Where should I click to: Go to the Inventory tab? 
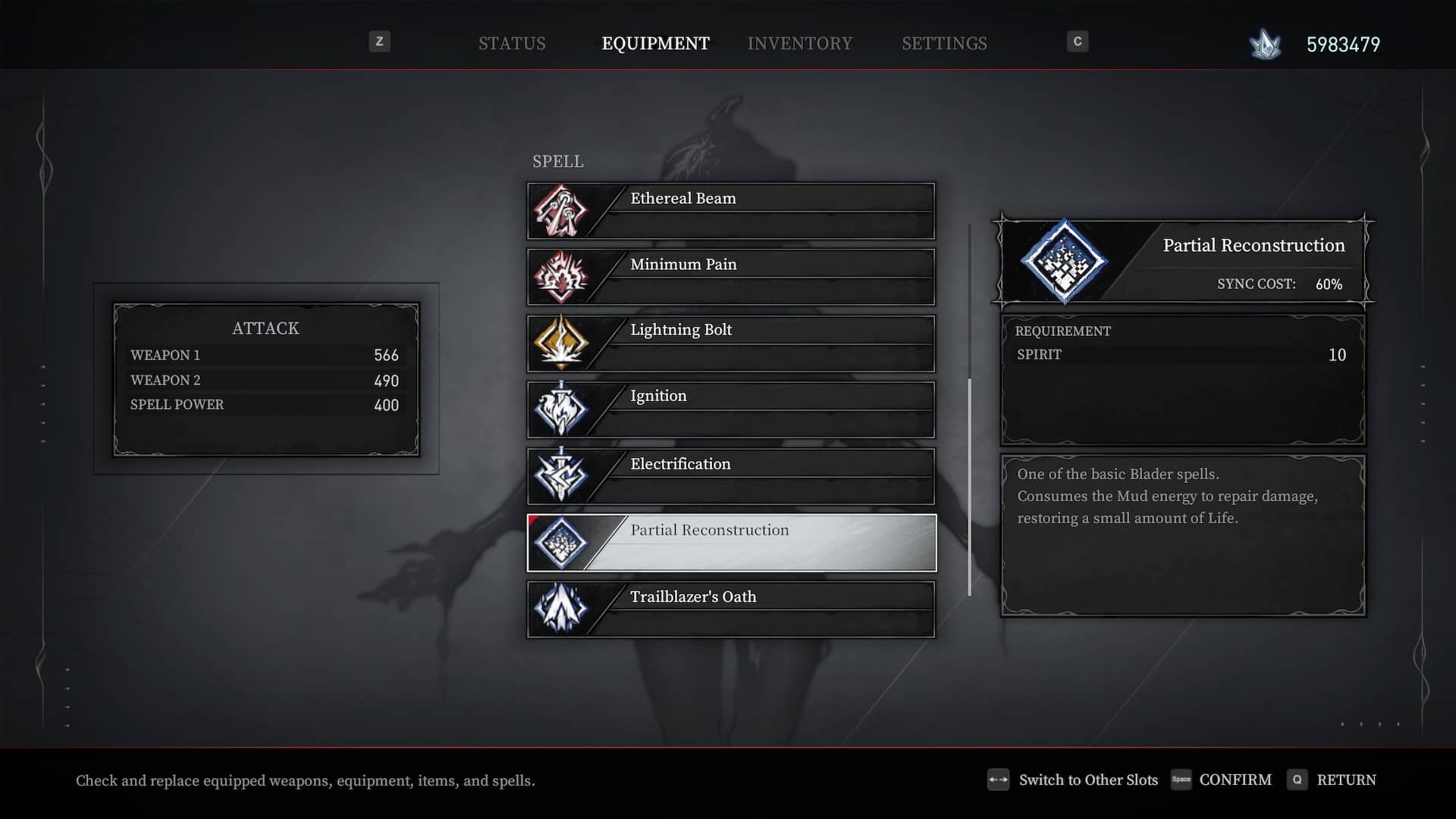point(799,43)
